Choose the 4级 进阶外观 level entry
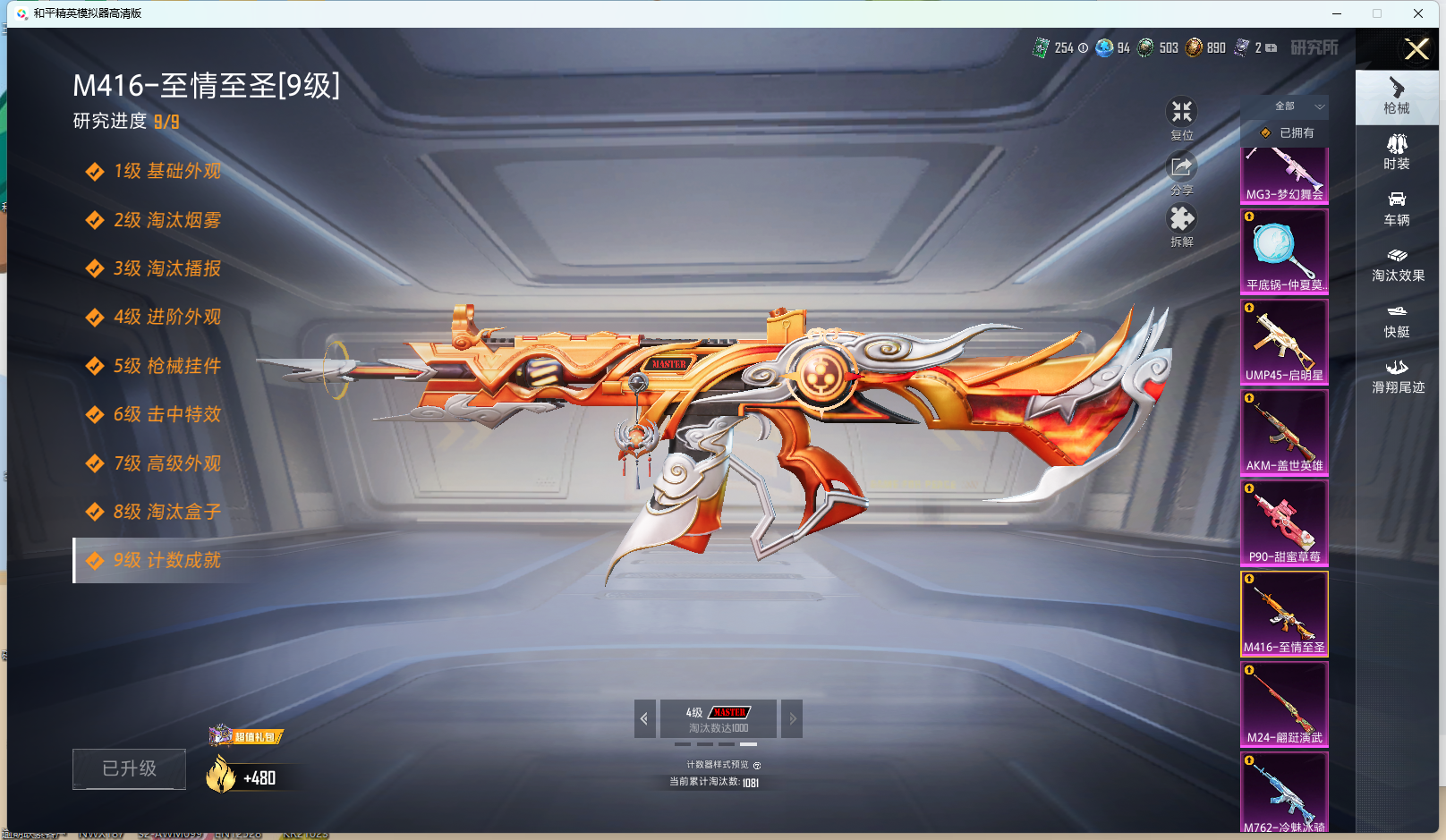 coord(166,318)
